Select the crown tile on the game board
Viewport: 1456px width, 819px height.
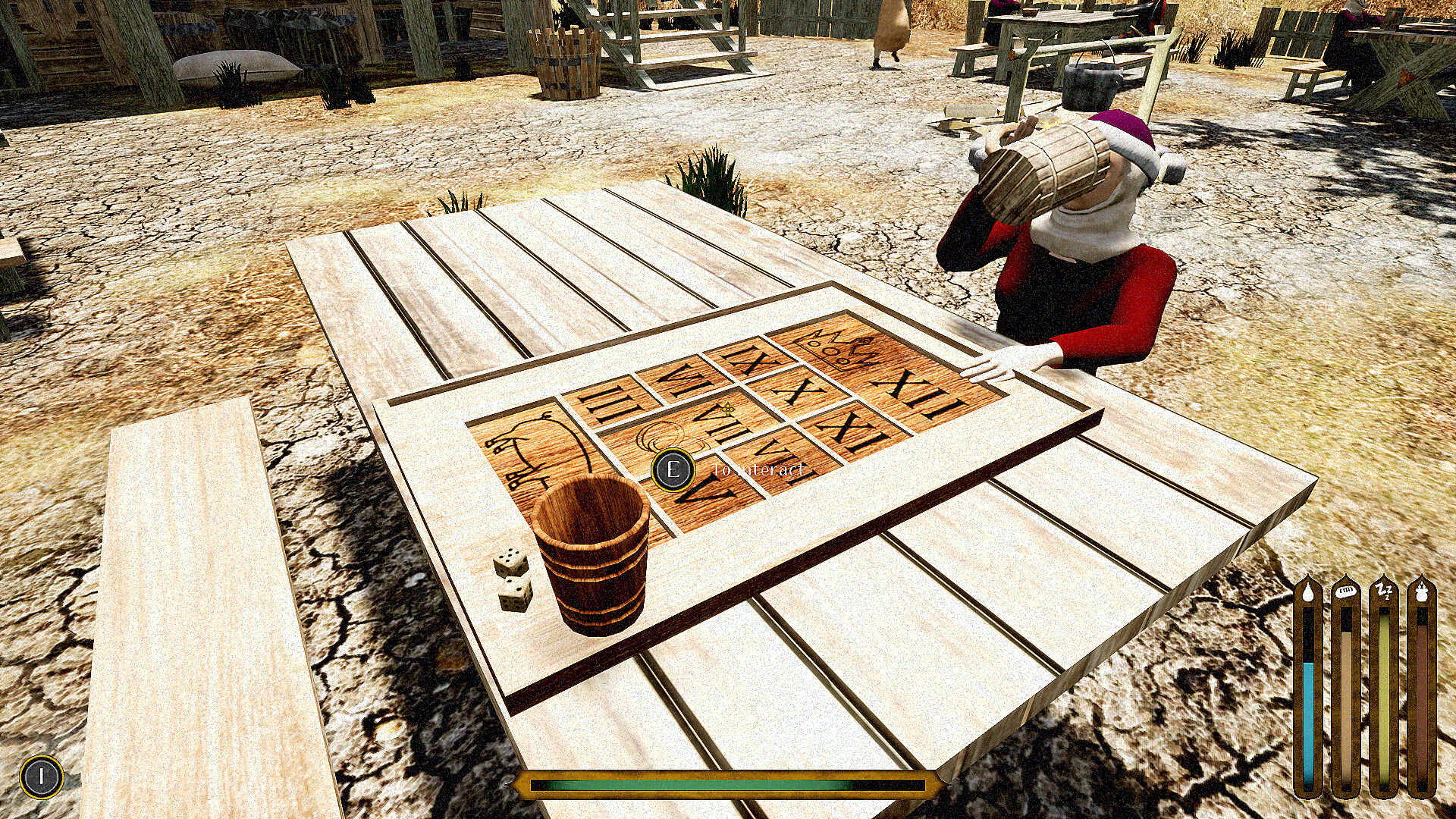839,349
